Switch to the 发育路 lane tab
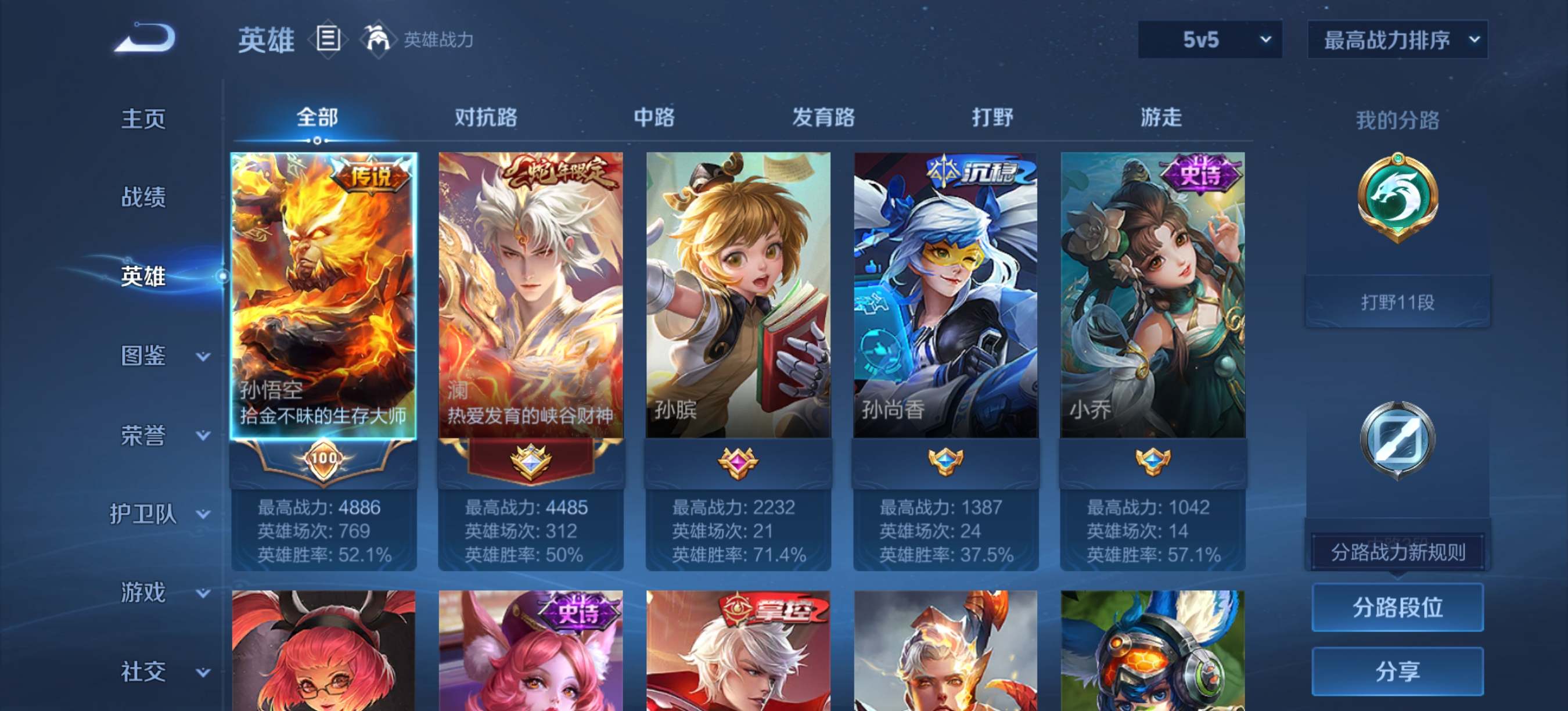 pyautogui.click(x=824, y=117)
